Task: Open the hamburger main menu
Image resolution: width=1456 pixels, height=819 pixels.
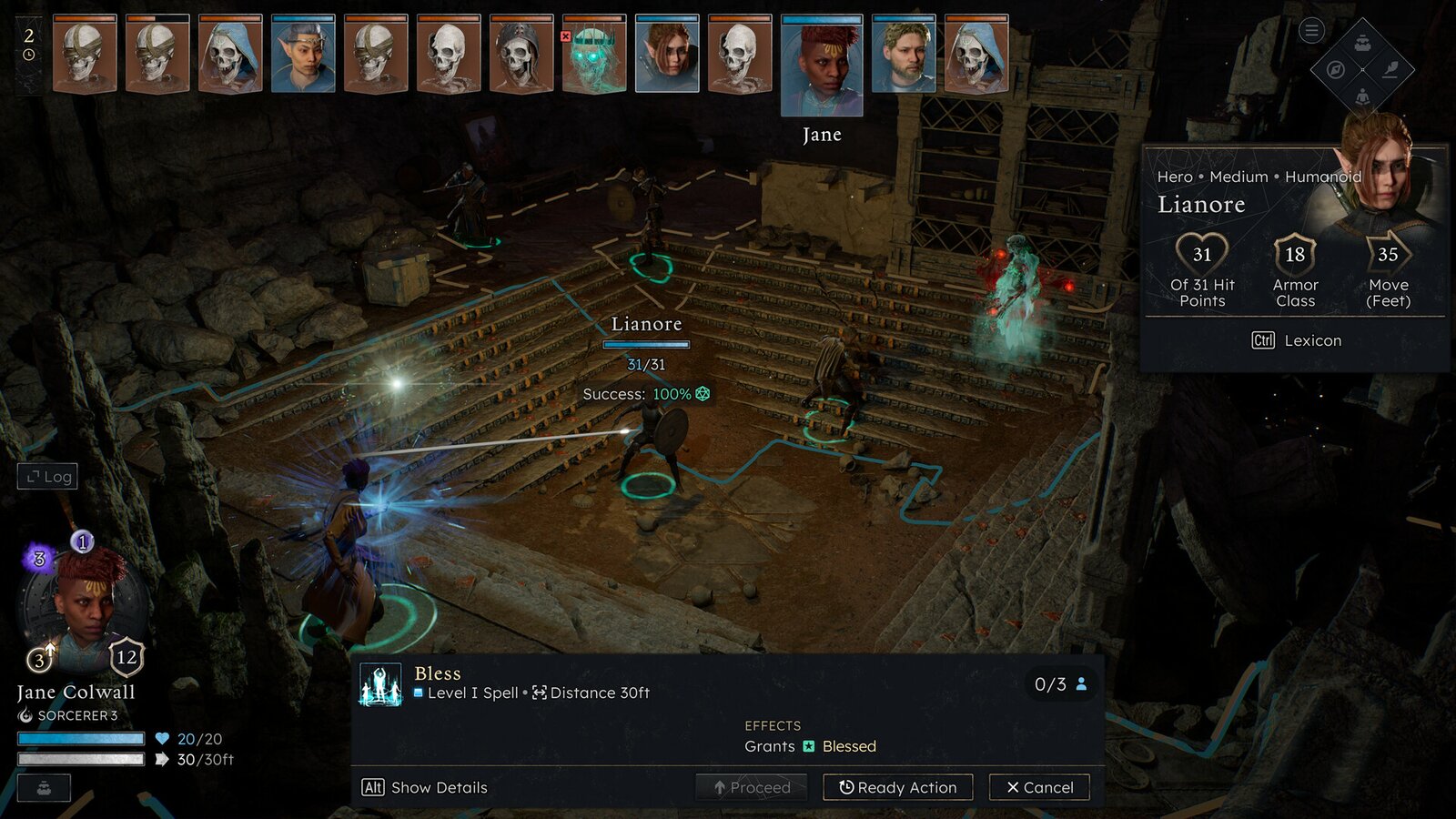Action: pyautogui.click(x=1311, y=31)
